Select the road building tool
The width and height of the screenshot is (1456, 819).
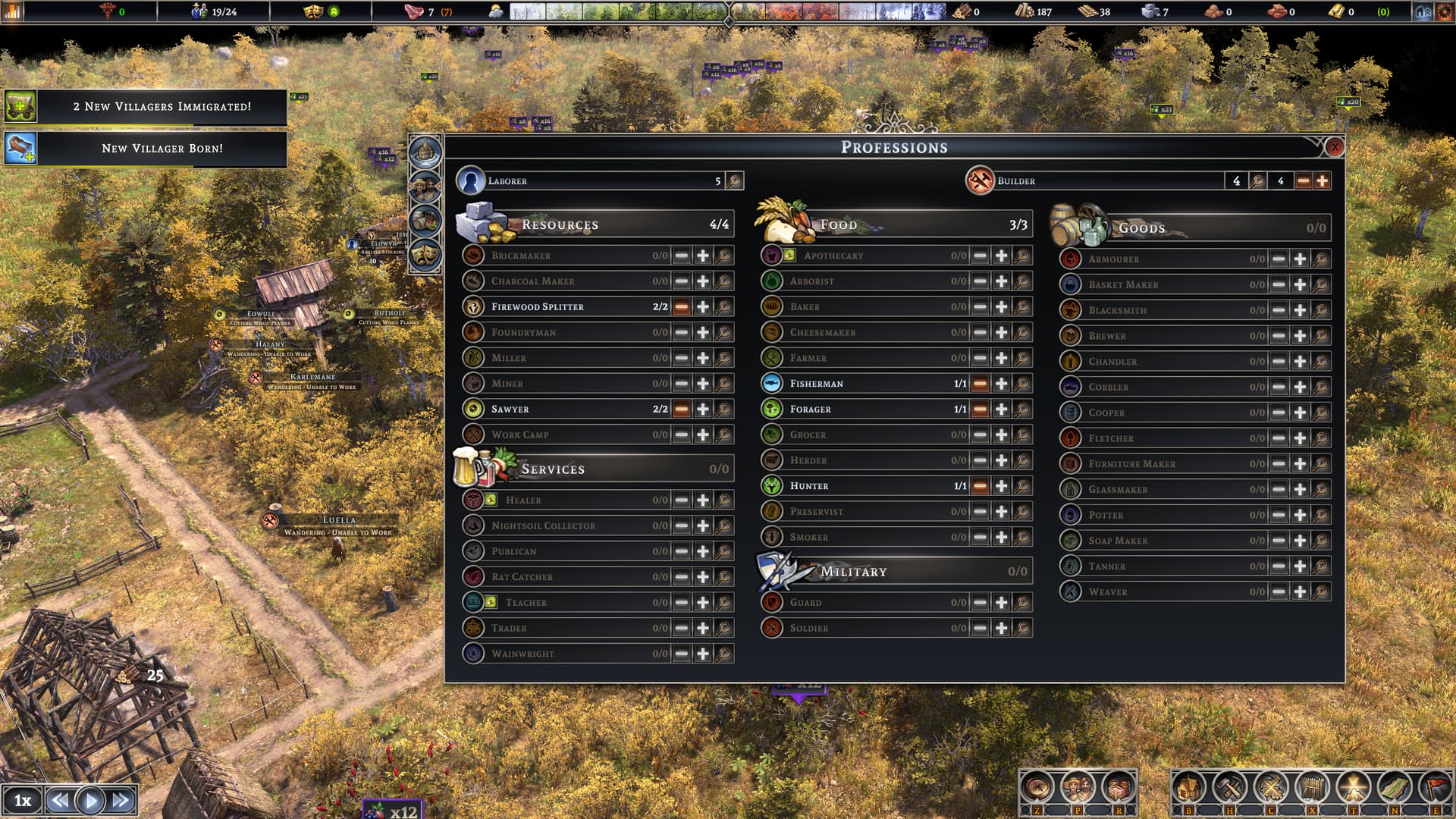pos(1395,787)
